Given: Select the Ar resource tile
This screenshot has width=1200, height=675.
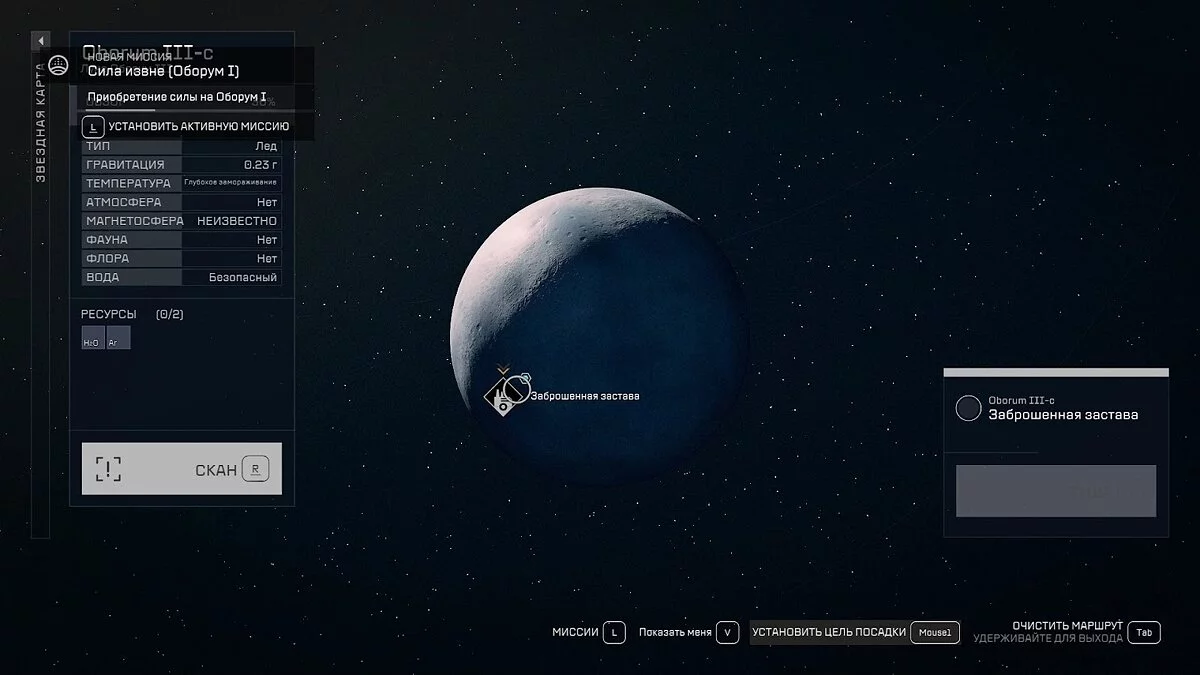Looking at the screenshot, I should click(x=118, y=338).
